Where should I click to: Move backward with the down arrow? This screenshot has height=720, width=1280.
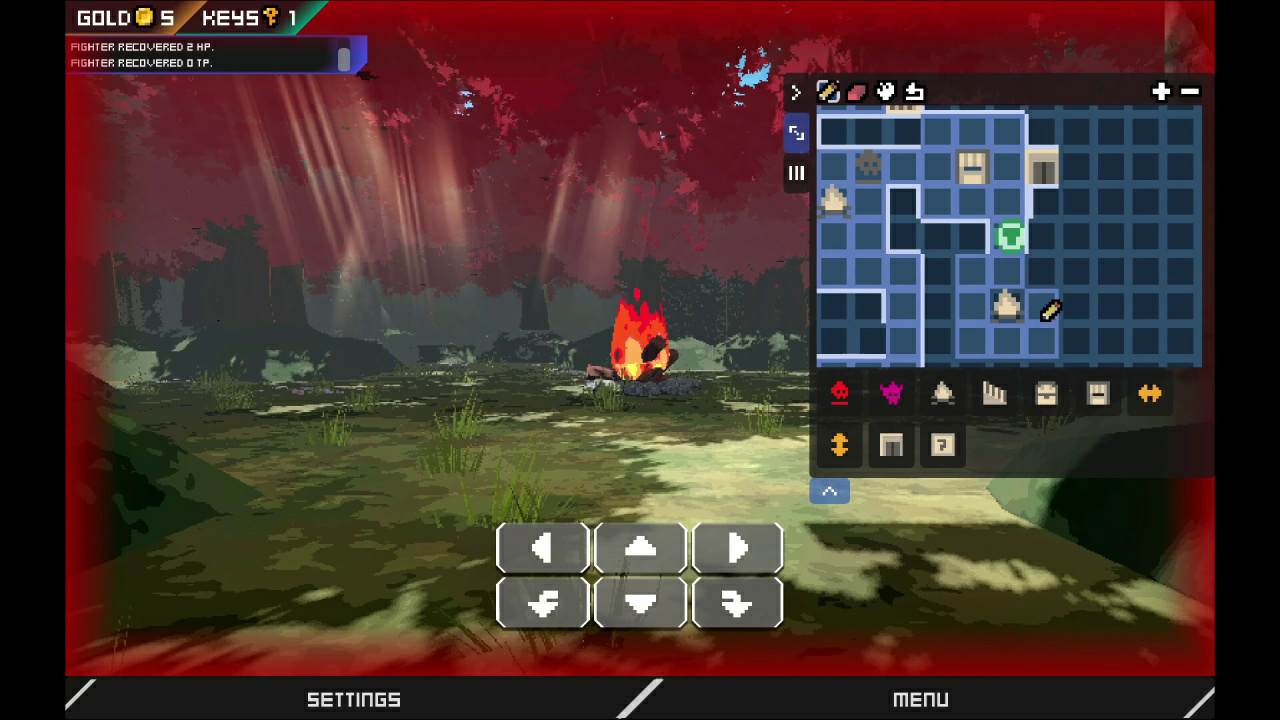tap(640, 603)
